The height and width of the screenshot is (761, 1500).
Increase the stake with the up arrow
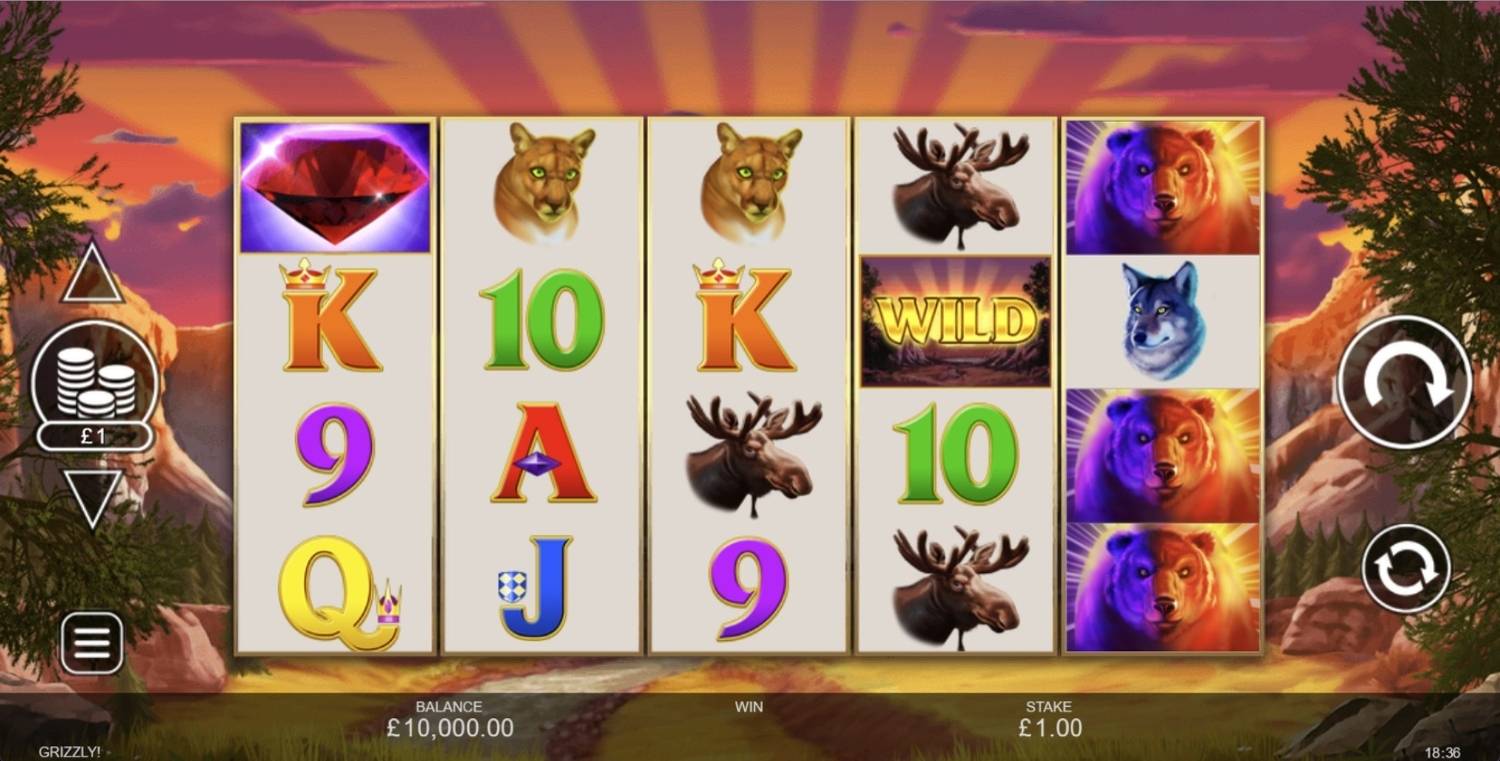click(x=93, y=275)
